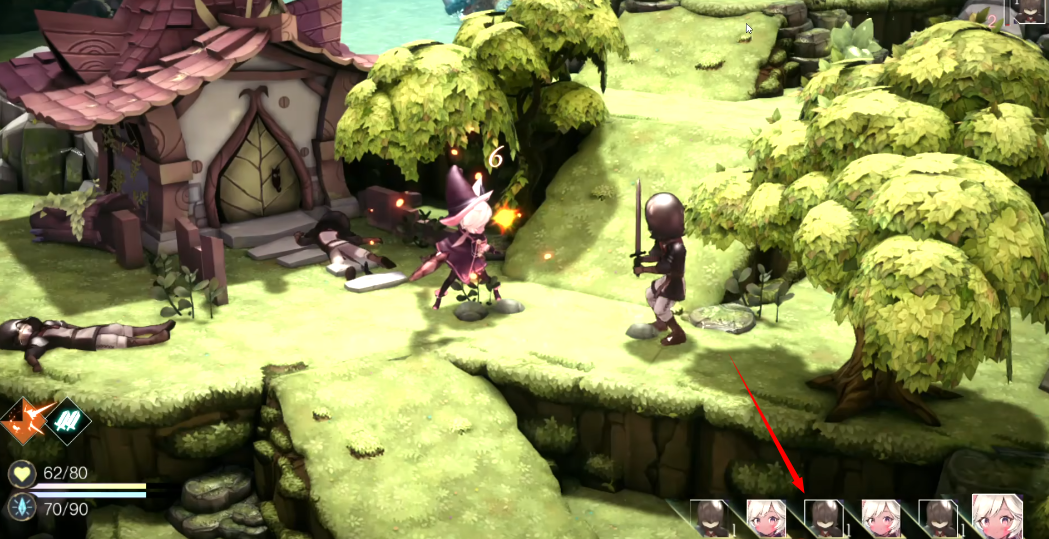Select the enemy portrait in the top-right corner
1049x539 pixels.
point(1029,11)
